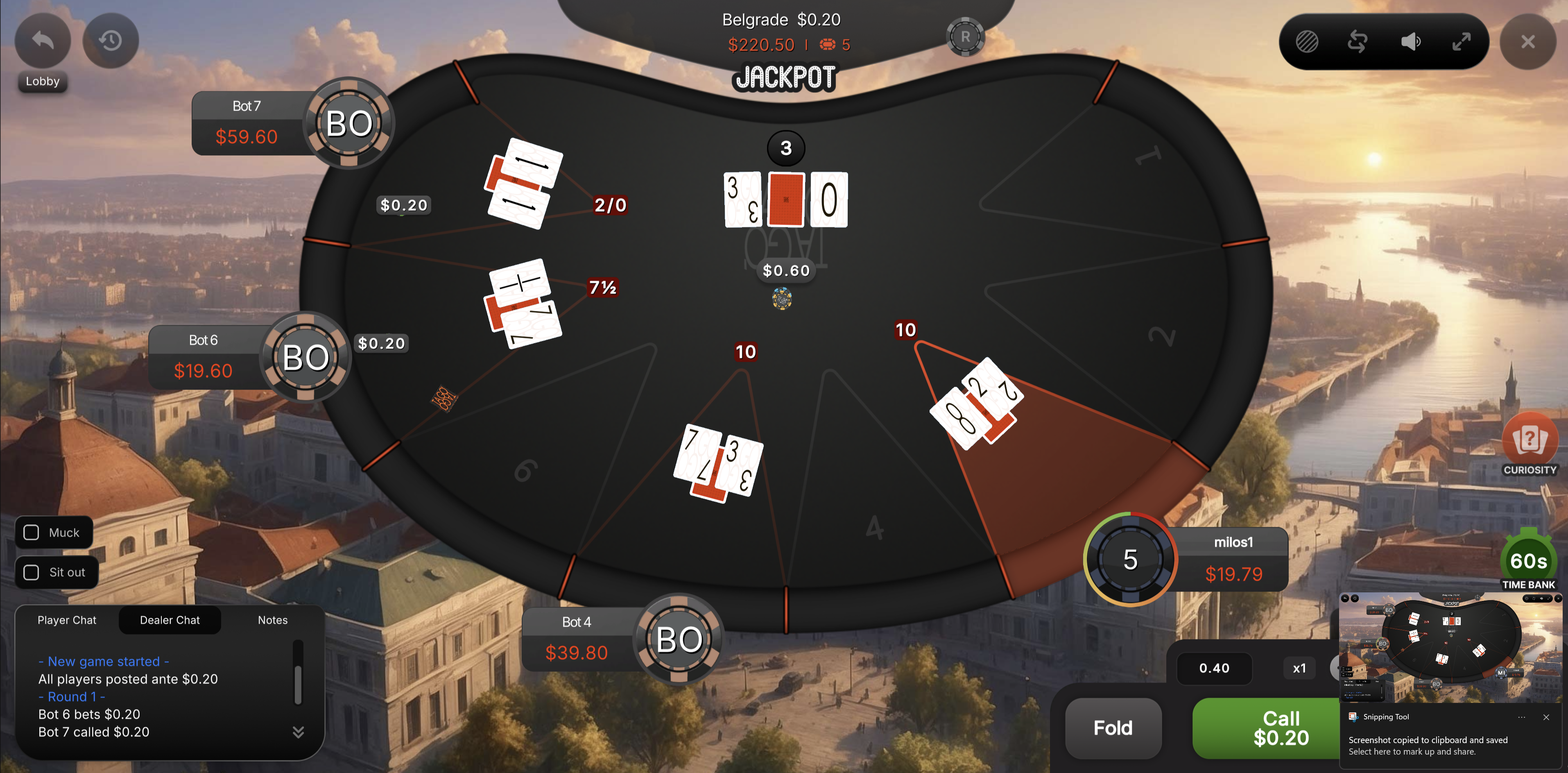
Task: Switch to the Player Chat tab
Action: click(x=67, y=620)
